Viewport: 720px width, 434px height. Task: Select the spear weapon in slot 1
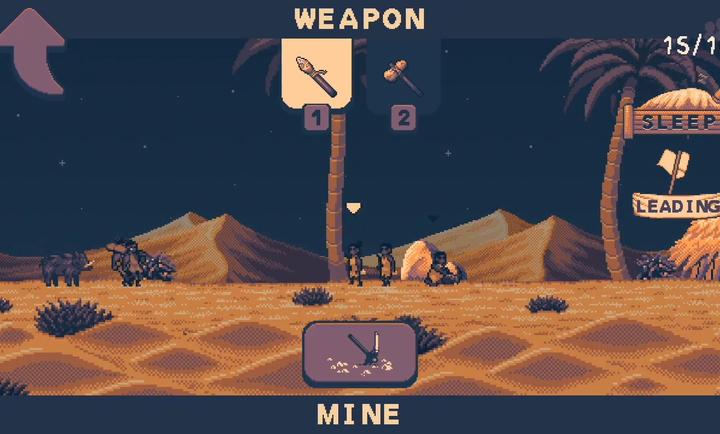[316, 74]
